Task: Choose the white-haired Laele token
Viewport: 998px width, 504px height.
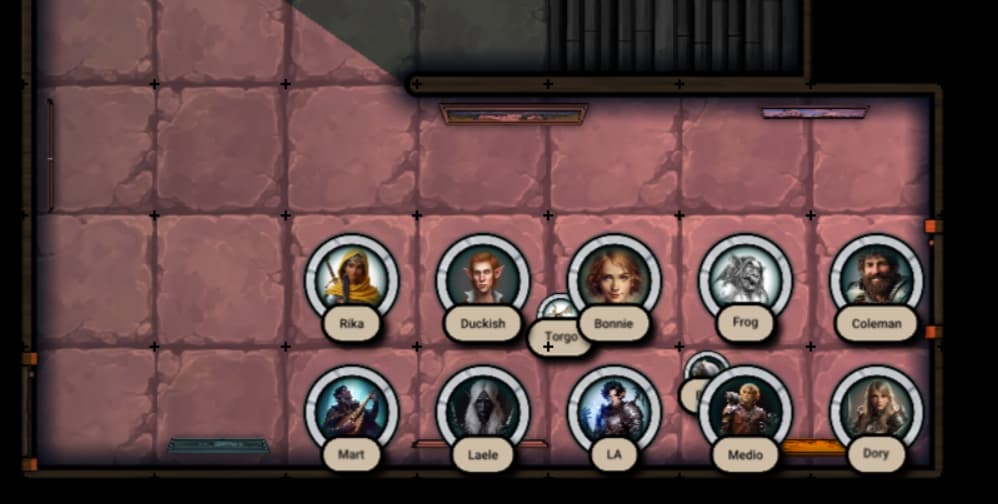Action: point(482,410)
